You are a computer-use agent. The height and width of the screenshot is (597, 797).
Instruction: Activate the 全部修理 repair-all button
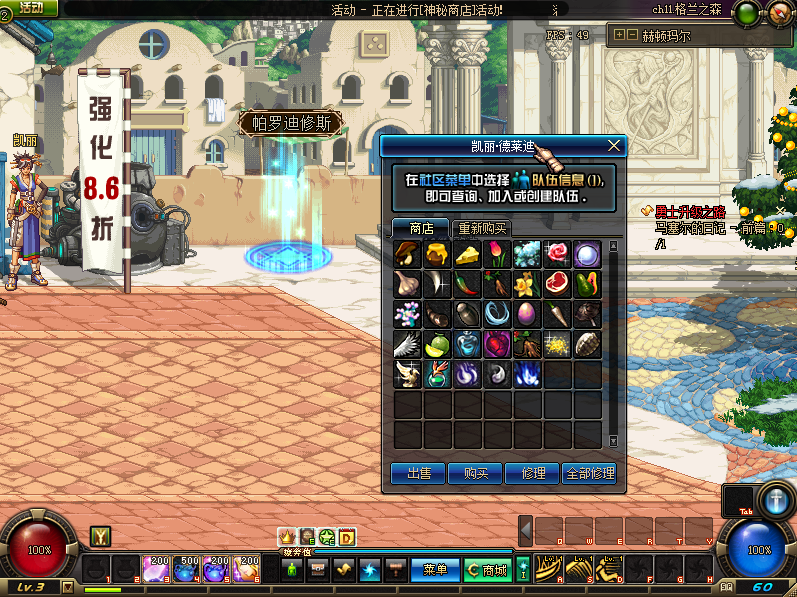tap(590, 473)
